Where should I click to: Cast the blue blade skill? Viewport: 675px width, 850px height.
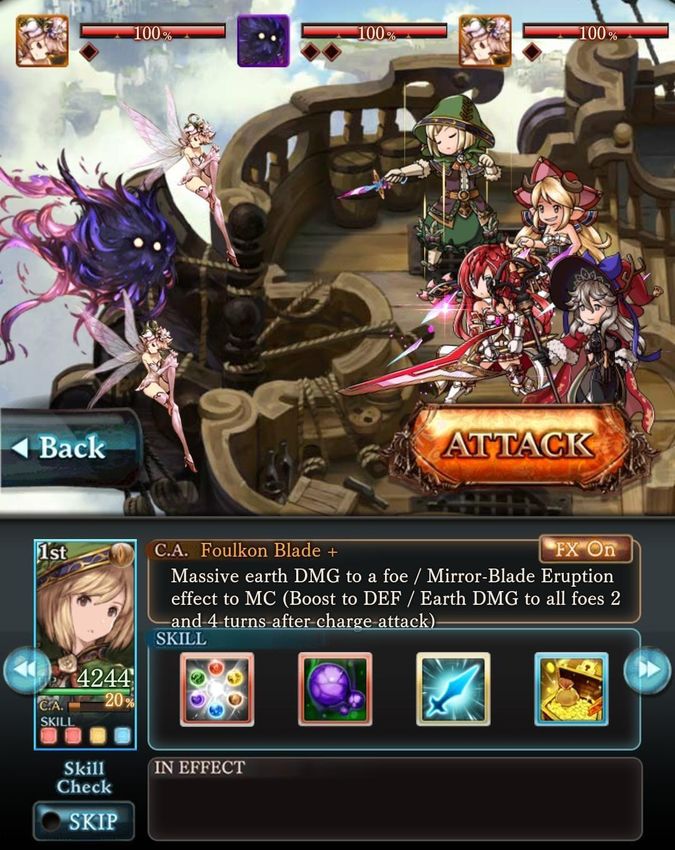click(453, 689)
